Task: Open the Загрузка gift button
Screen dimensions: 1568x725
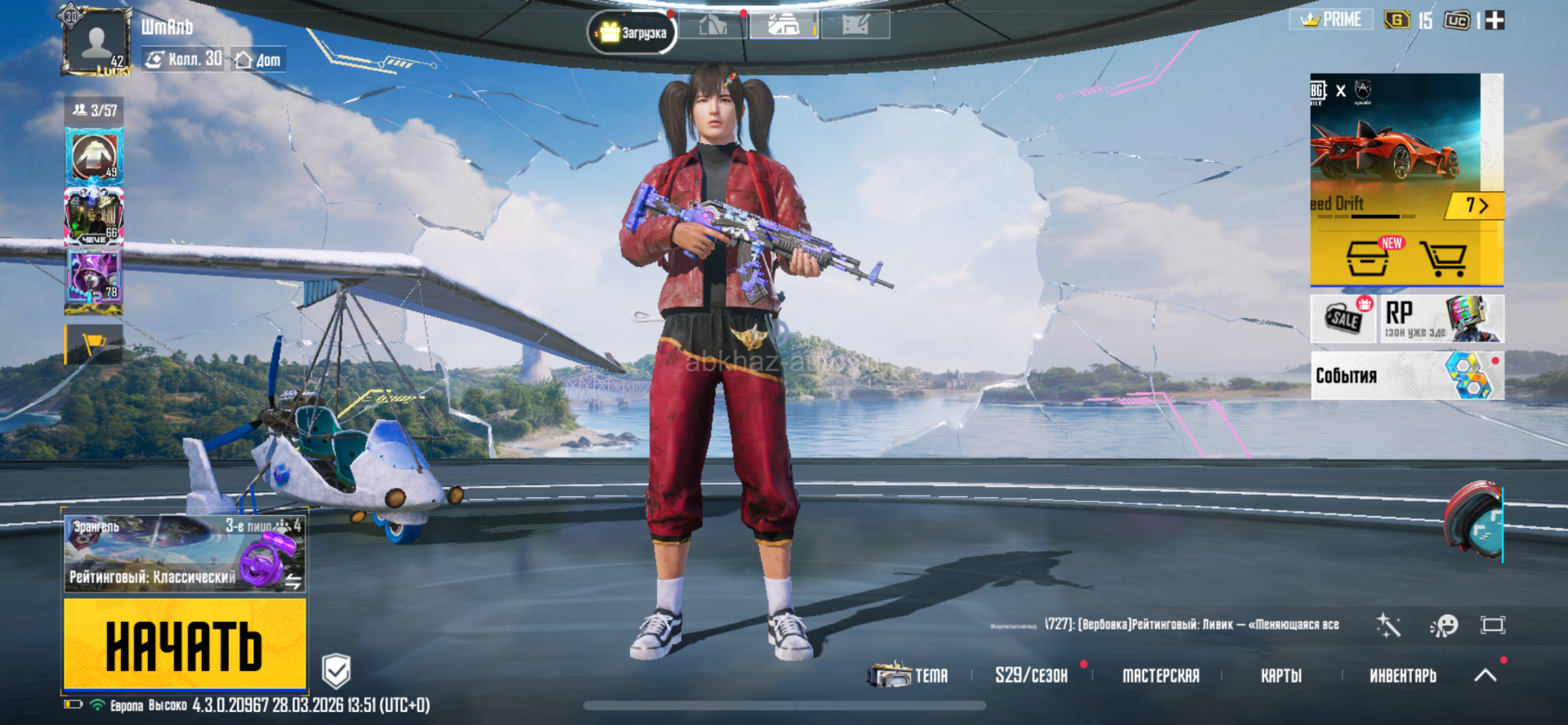Action: [x=632, y=33]
